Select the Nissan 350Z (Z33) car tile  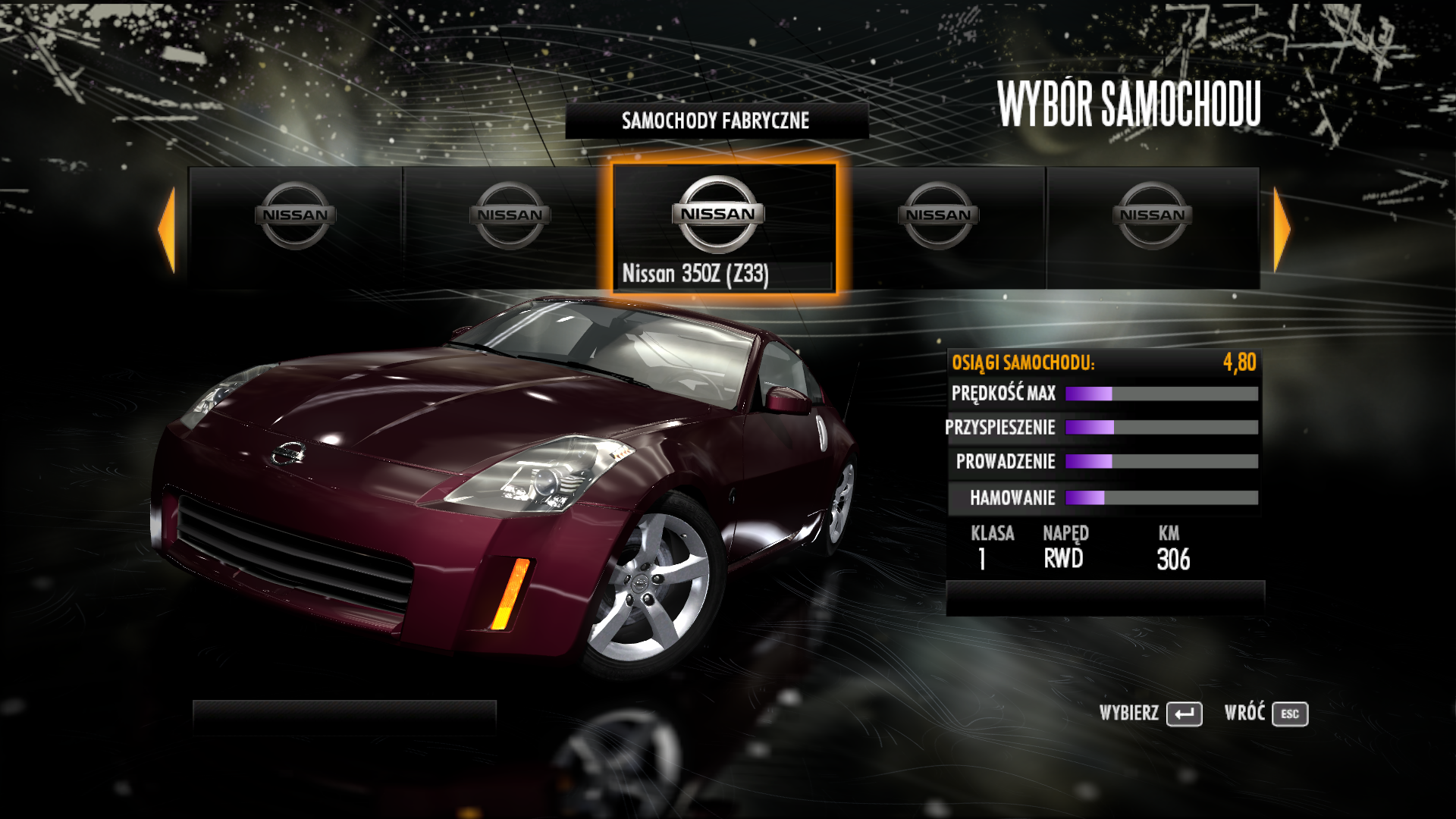click(x=723, y=227)
